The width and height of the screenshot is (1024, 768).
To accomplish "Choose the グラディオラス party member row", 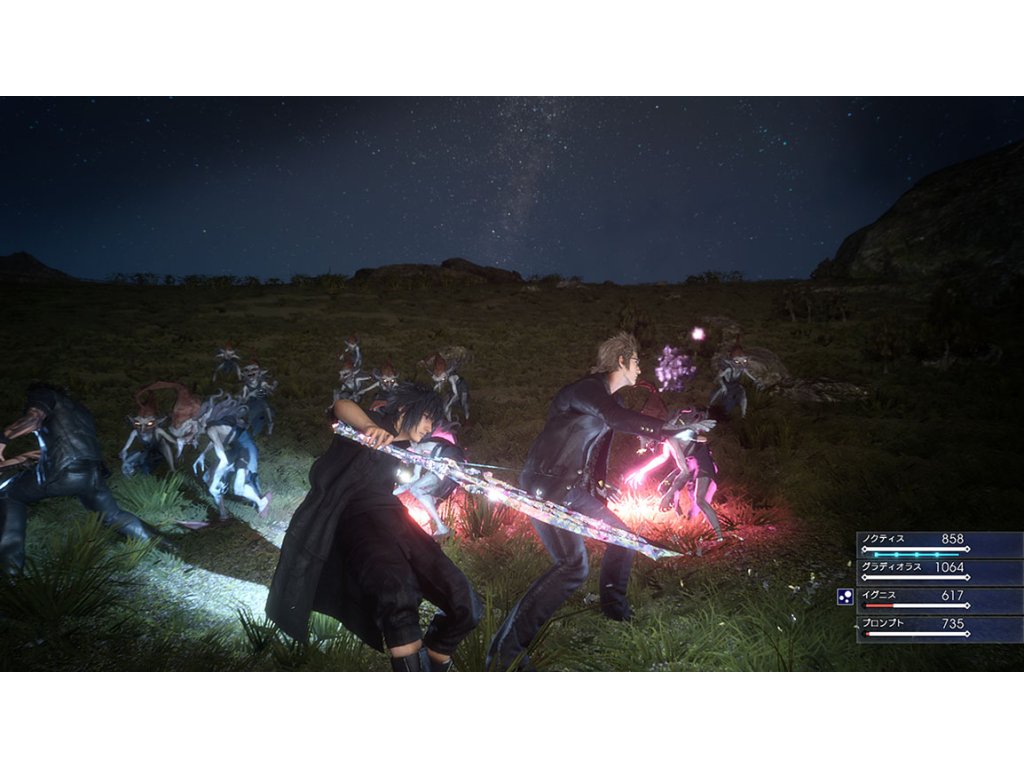I will coord(938,572).
